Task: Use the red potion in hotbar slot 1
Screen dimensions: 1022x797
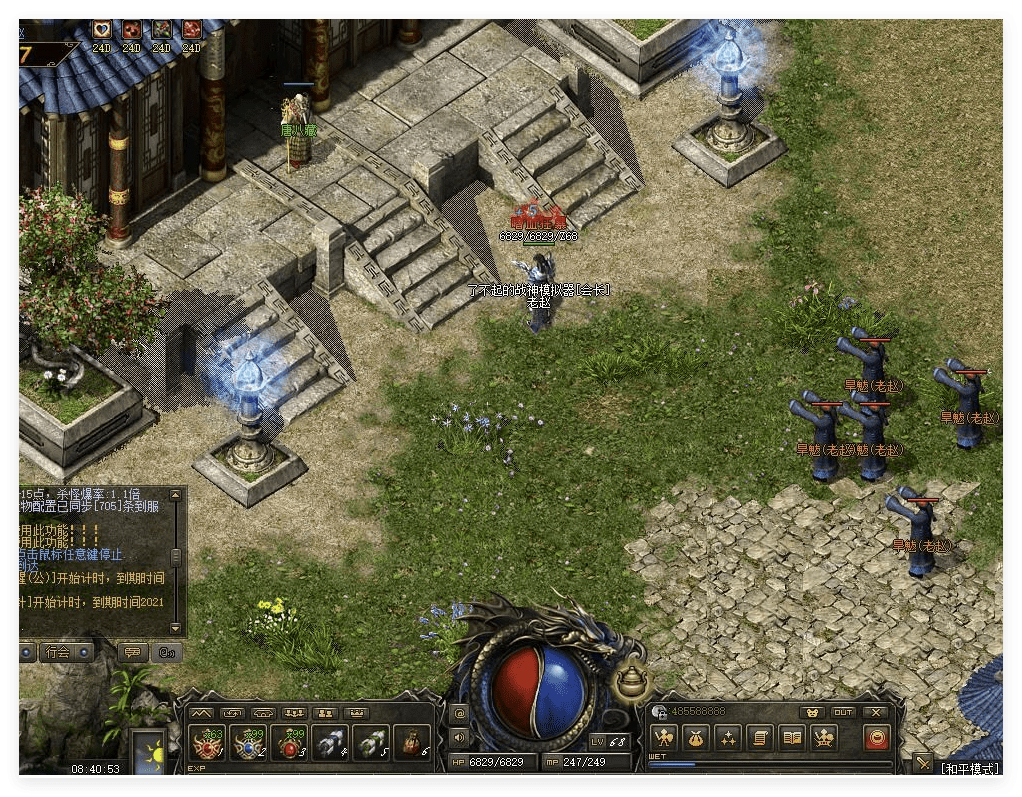Action: [x=207, y=743]
